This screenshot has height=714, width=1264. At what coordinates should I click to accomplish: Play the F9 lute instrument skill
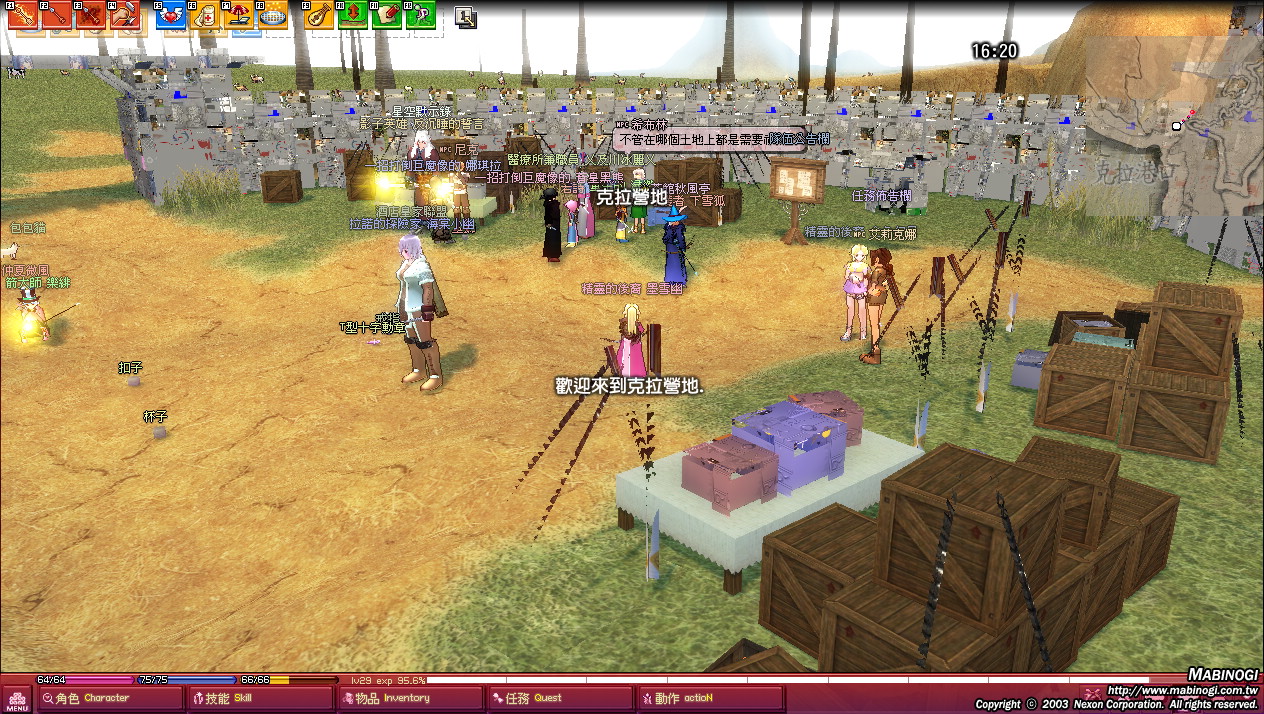click(x=319, y=15)
